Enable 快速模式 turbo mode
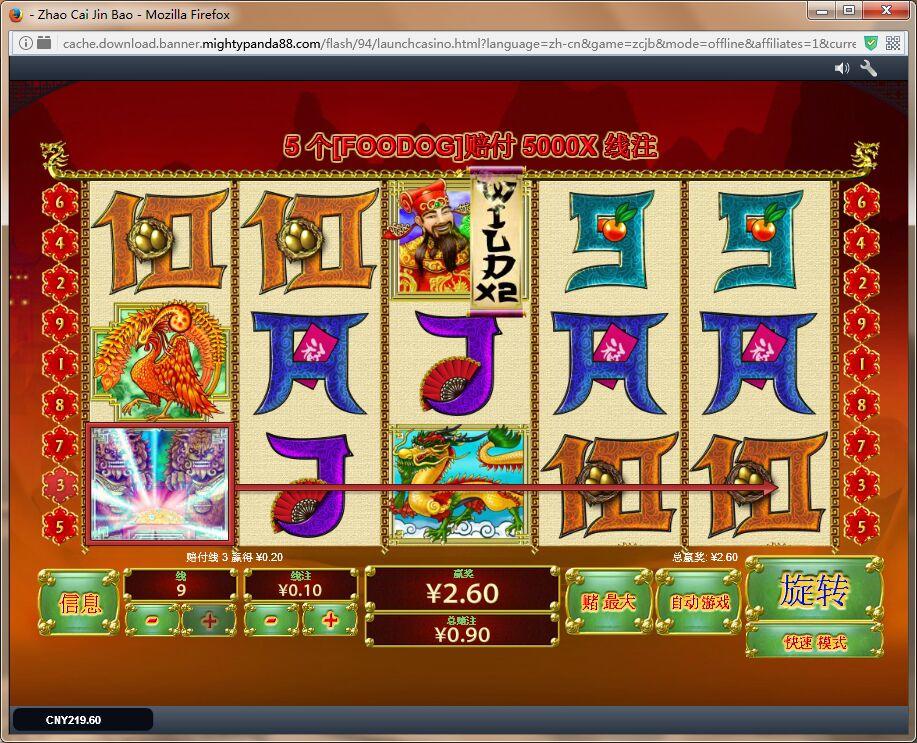This screenshot has height=743, width=917. pyautogui.click(x=814, y=642)
